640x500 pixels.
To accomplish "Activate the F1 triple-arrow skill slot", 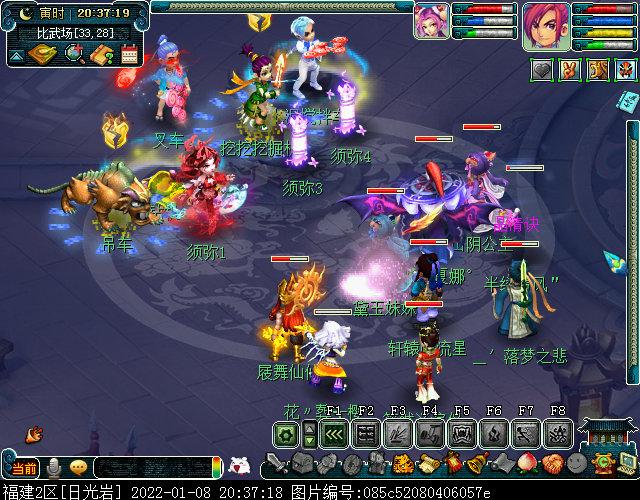I will point(335,434).
